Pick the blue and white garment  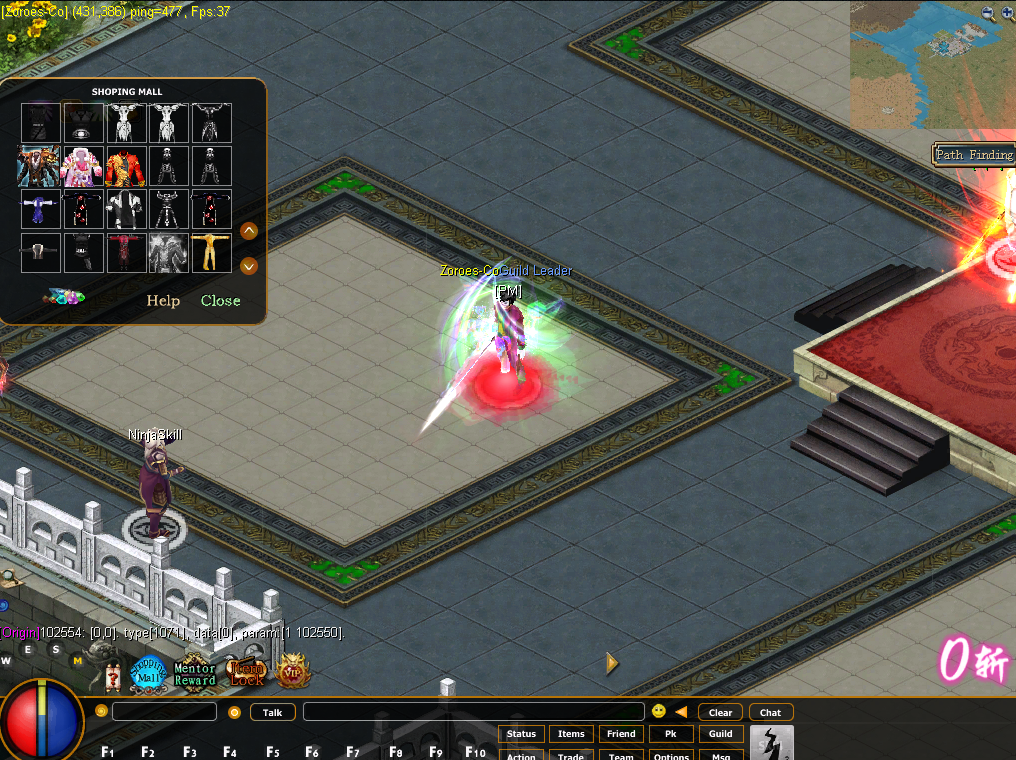tap(40, 210)
